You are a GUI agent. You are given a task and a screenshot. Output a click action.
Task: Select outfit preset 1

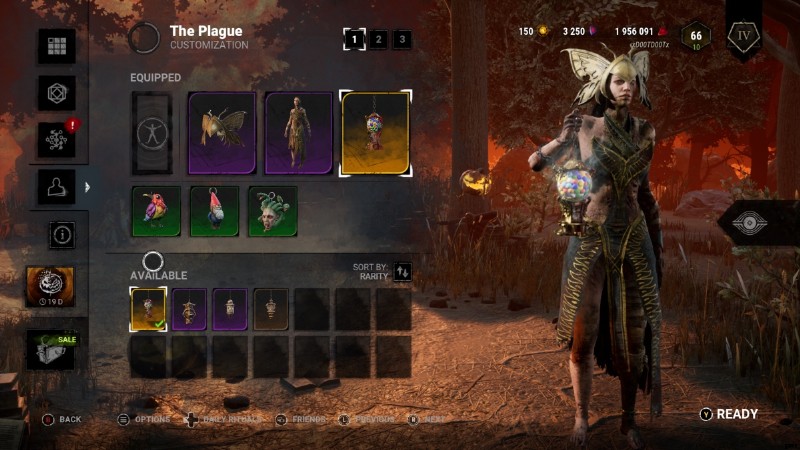pos(354,40)
